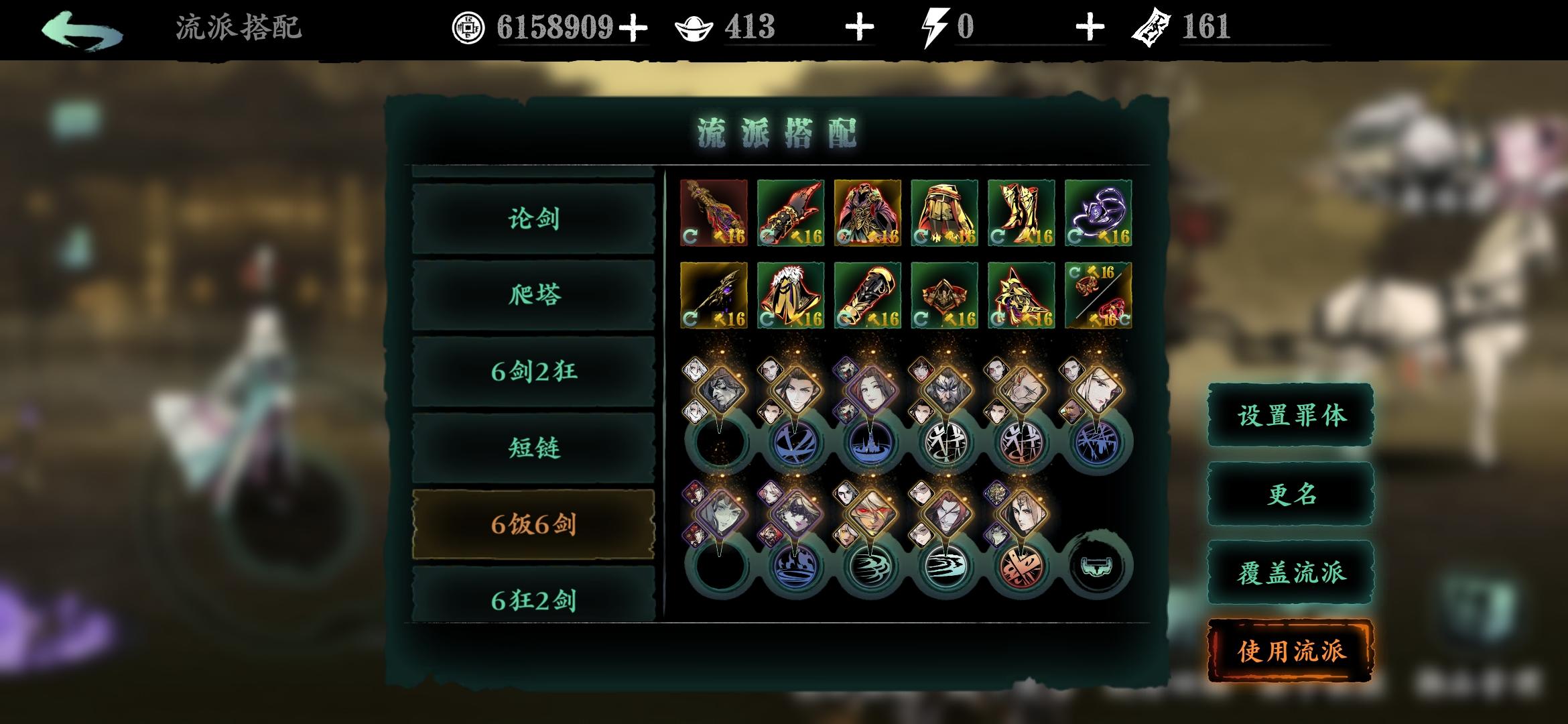
Task: Choose the 6狂2剑 build preset
Action: tap(533, 599)
